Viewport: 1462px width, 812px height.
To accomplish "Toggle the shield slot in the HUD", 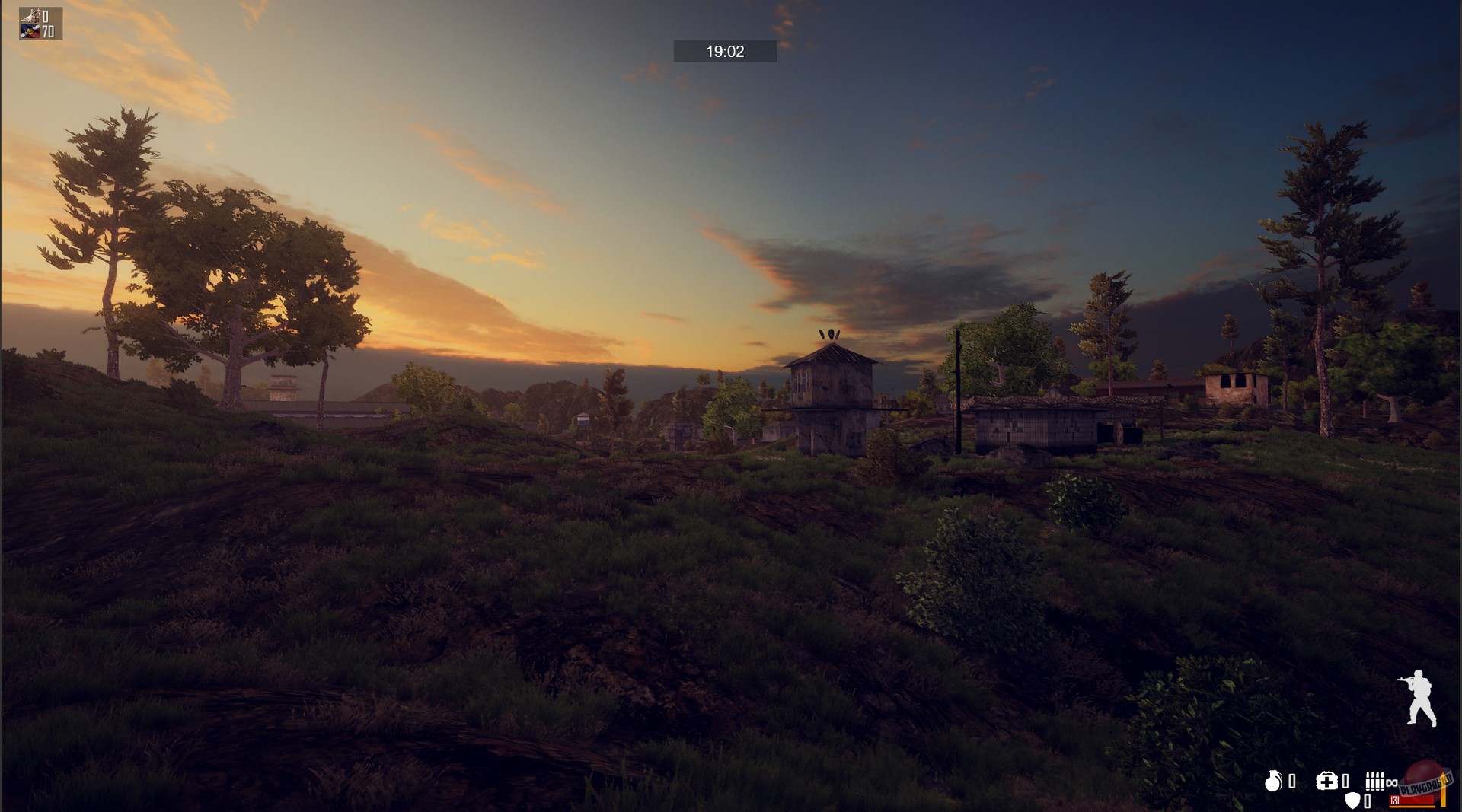I will [1353, 799].
